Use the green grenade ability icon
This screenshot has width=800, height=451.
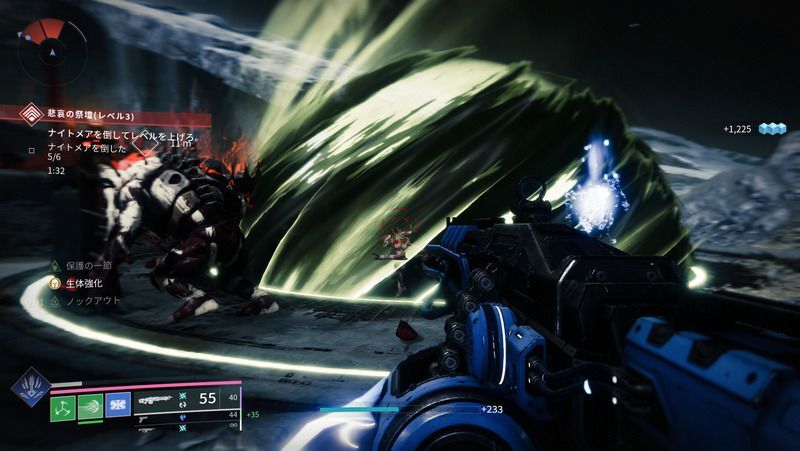click(63, 404)
